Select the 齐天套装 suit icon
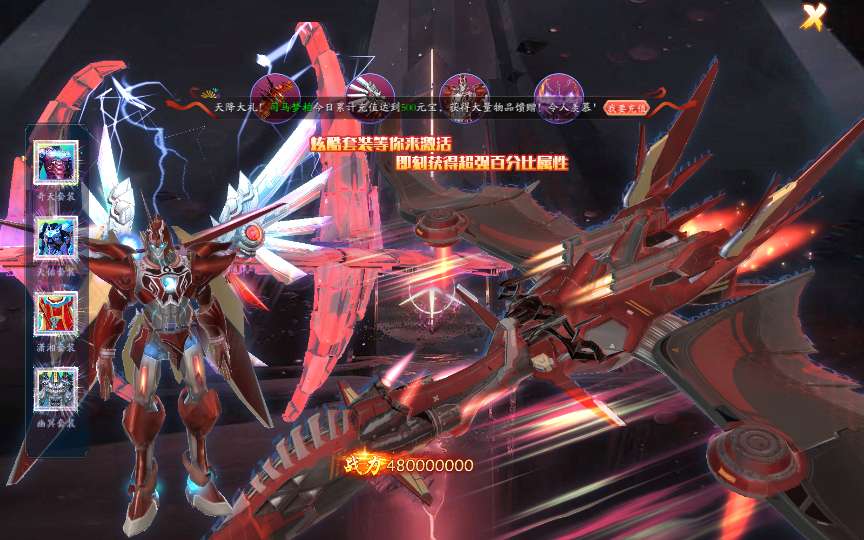The width and height of the screenshot is (864, 540). [x=56, y=162]
